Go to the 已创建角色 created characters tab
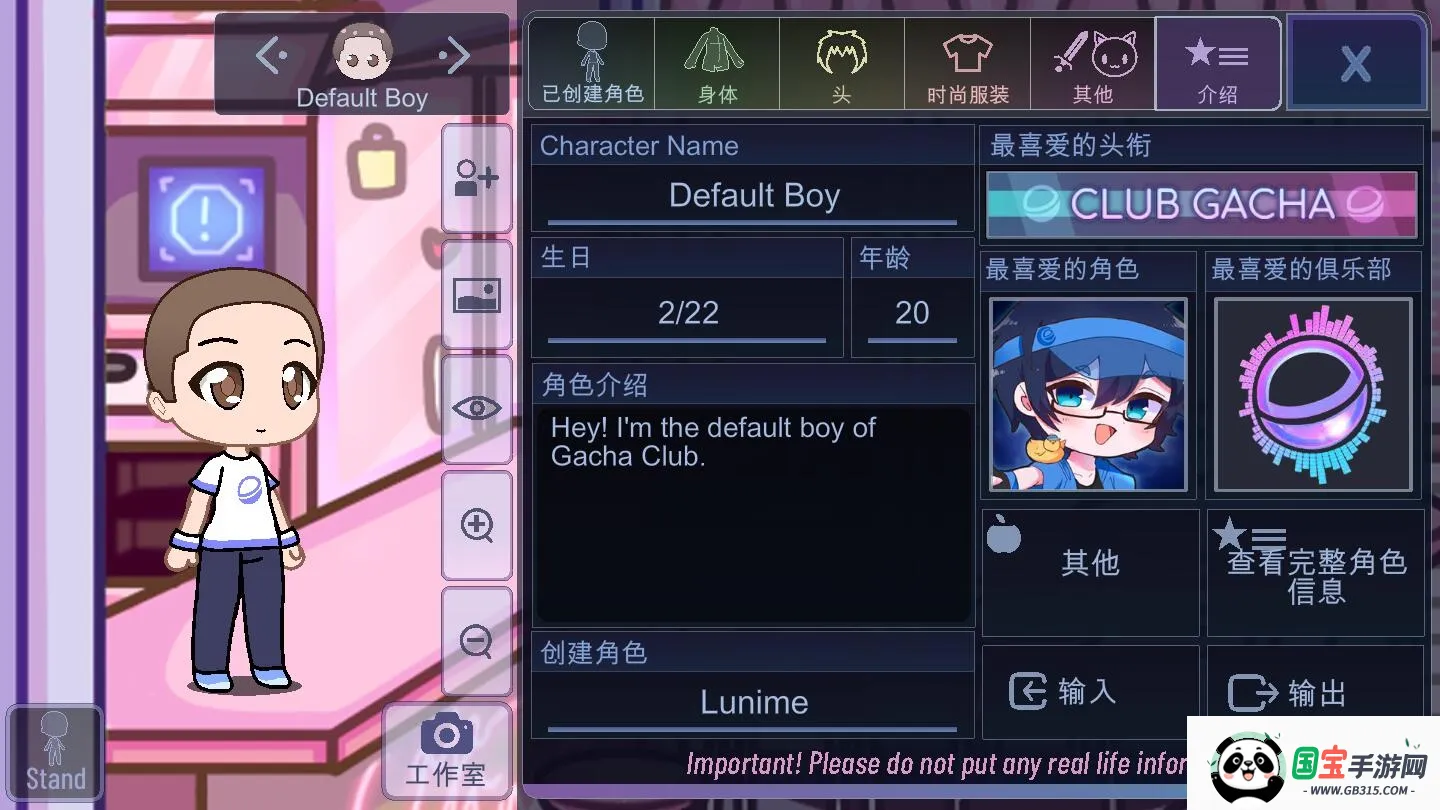Viewport: 1440px width, 810px height. 590,63
